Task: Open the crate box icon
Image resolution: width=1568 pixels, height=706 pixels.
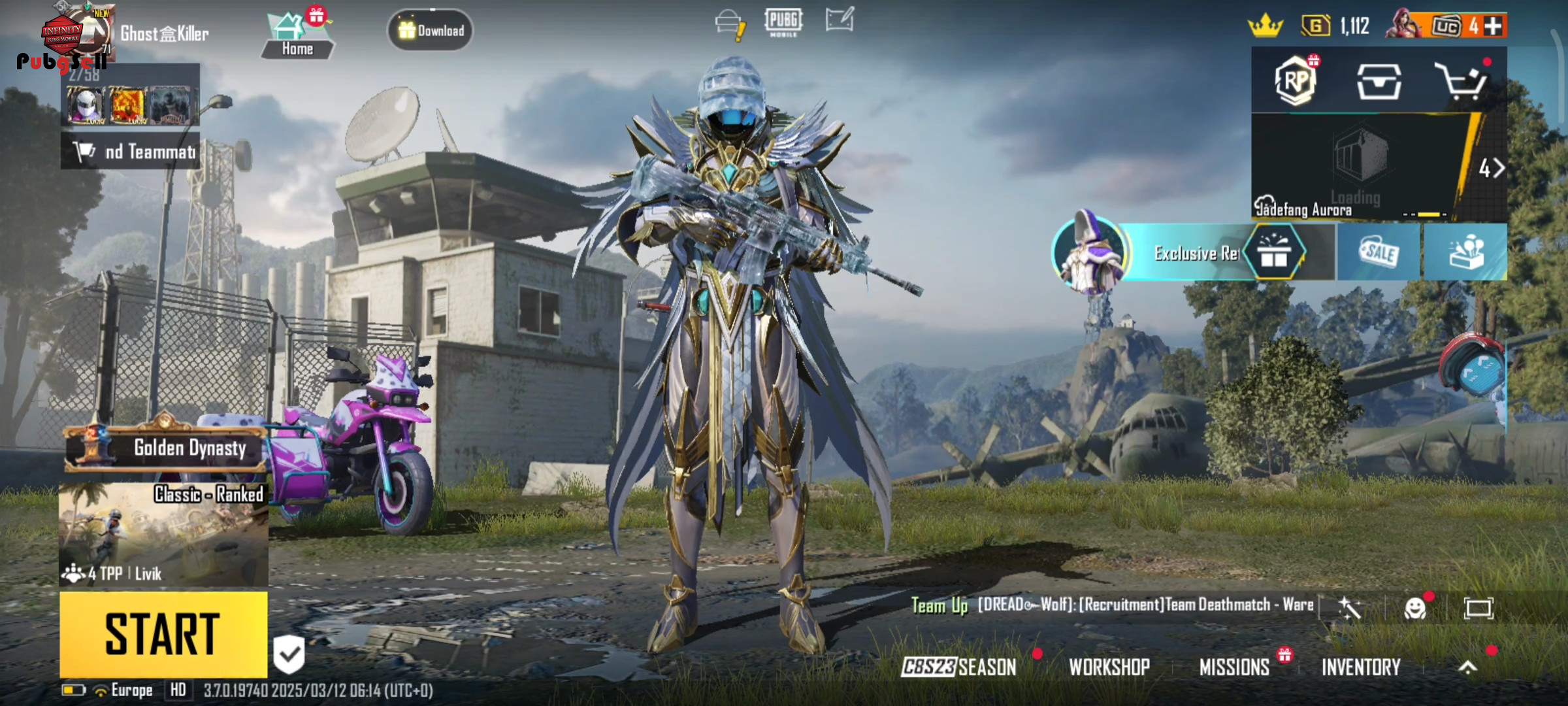Action: (x=1379, y=82)
